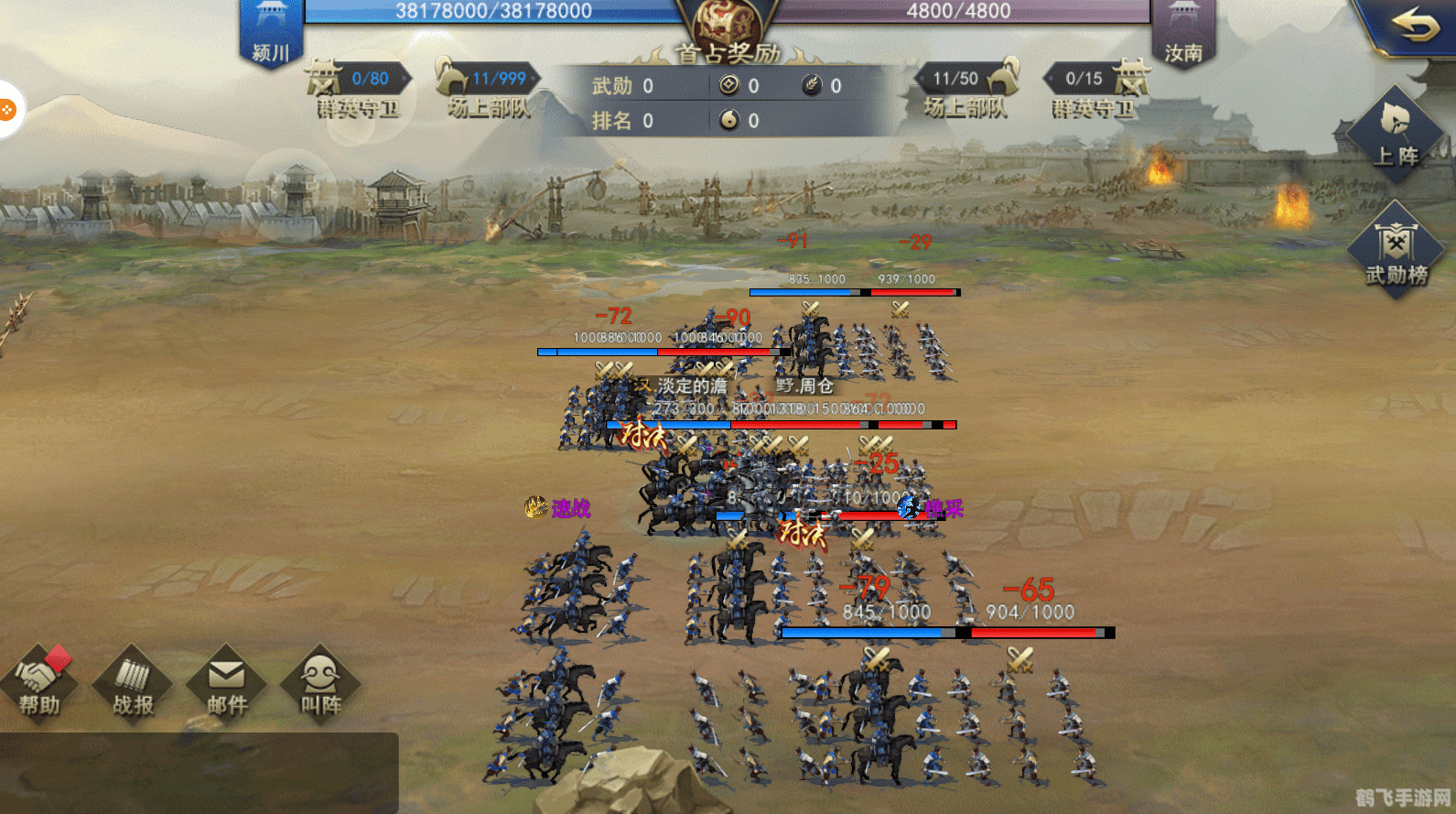Viewport: 1456px width, 814px height.
Task: Show the left side 群英守卫 defenders 0/80
Action: coord(358,90)
